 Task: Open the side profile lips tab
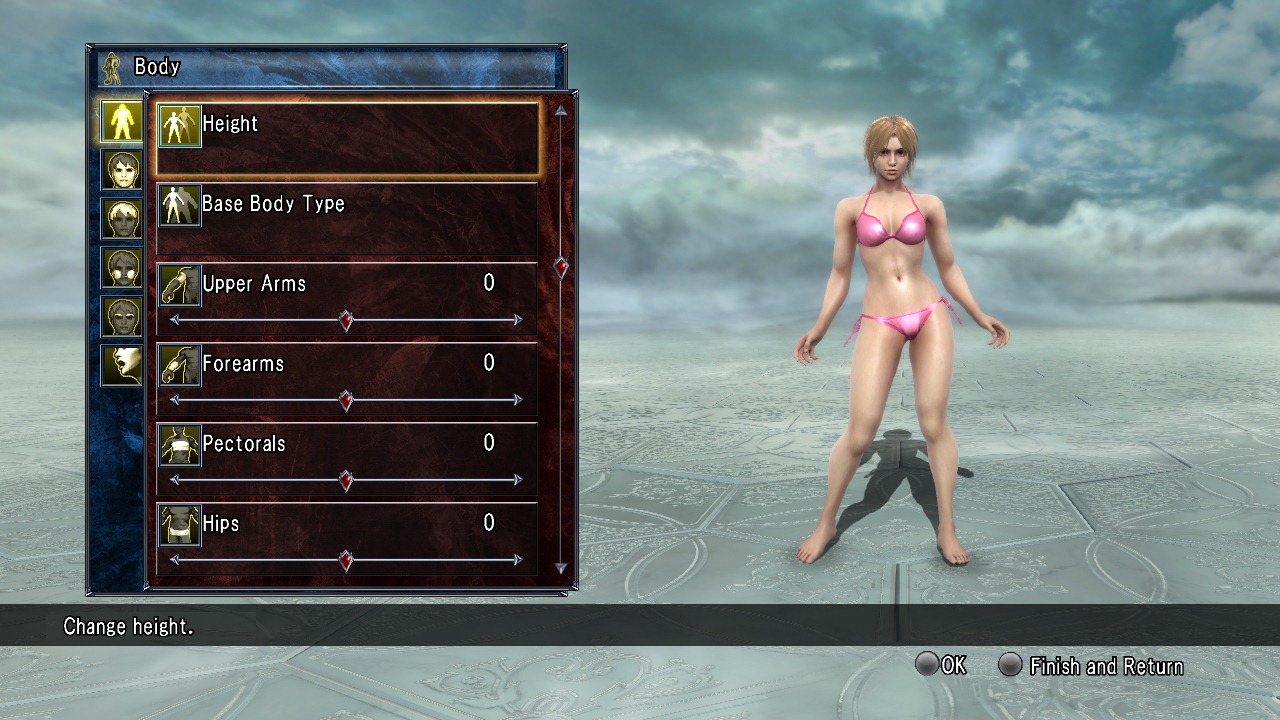pyautogui.click(x=121, y=365)
